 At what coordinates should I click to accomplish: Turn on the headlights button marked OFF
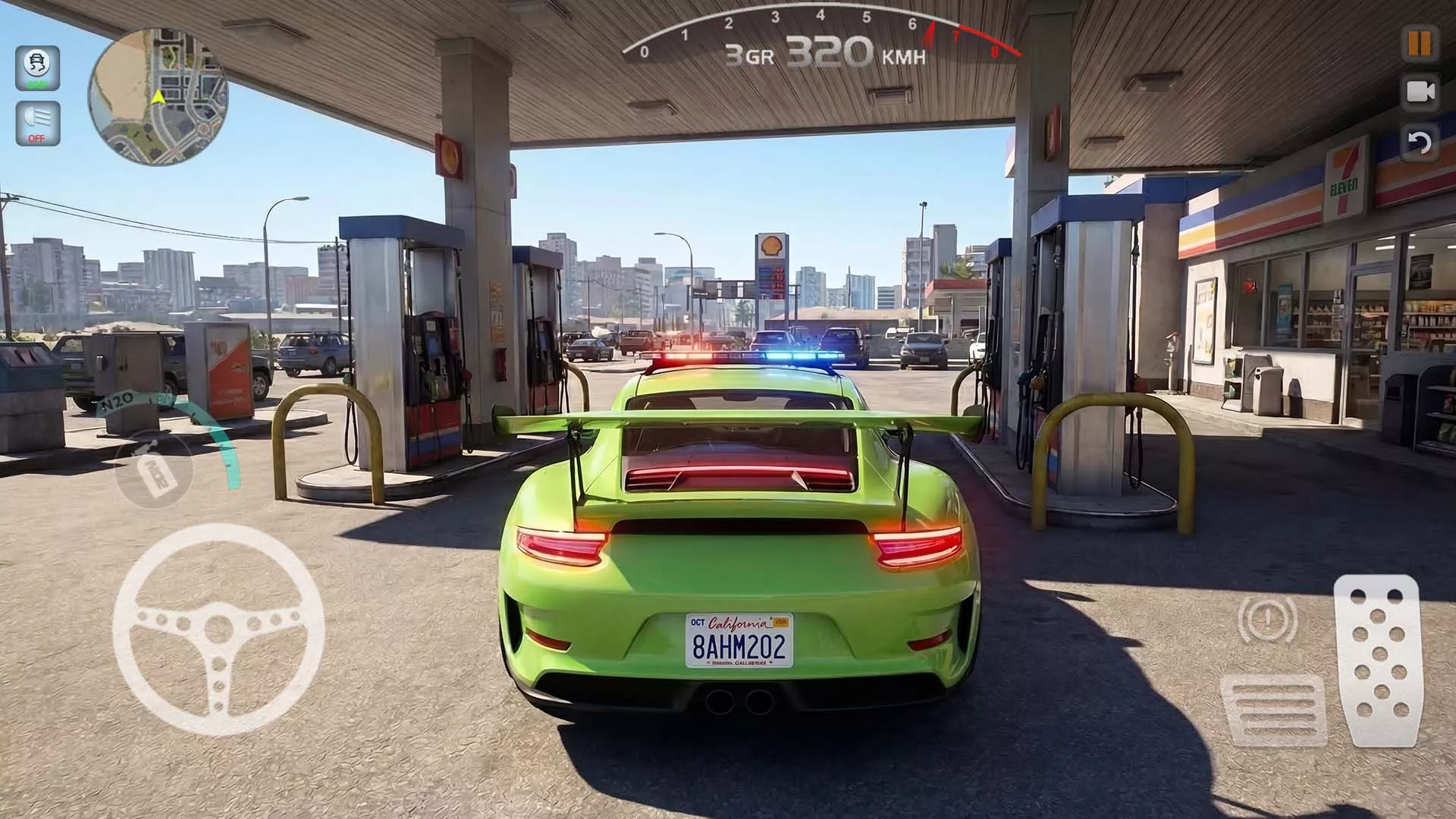point(37,123)
